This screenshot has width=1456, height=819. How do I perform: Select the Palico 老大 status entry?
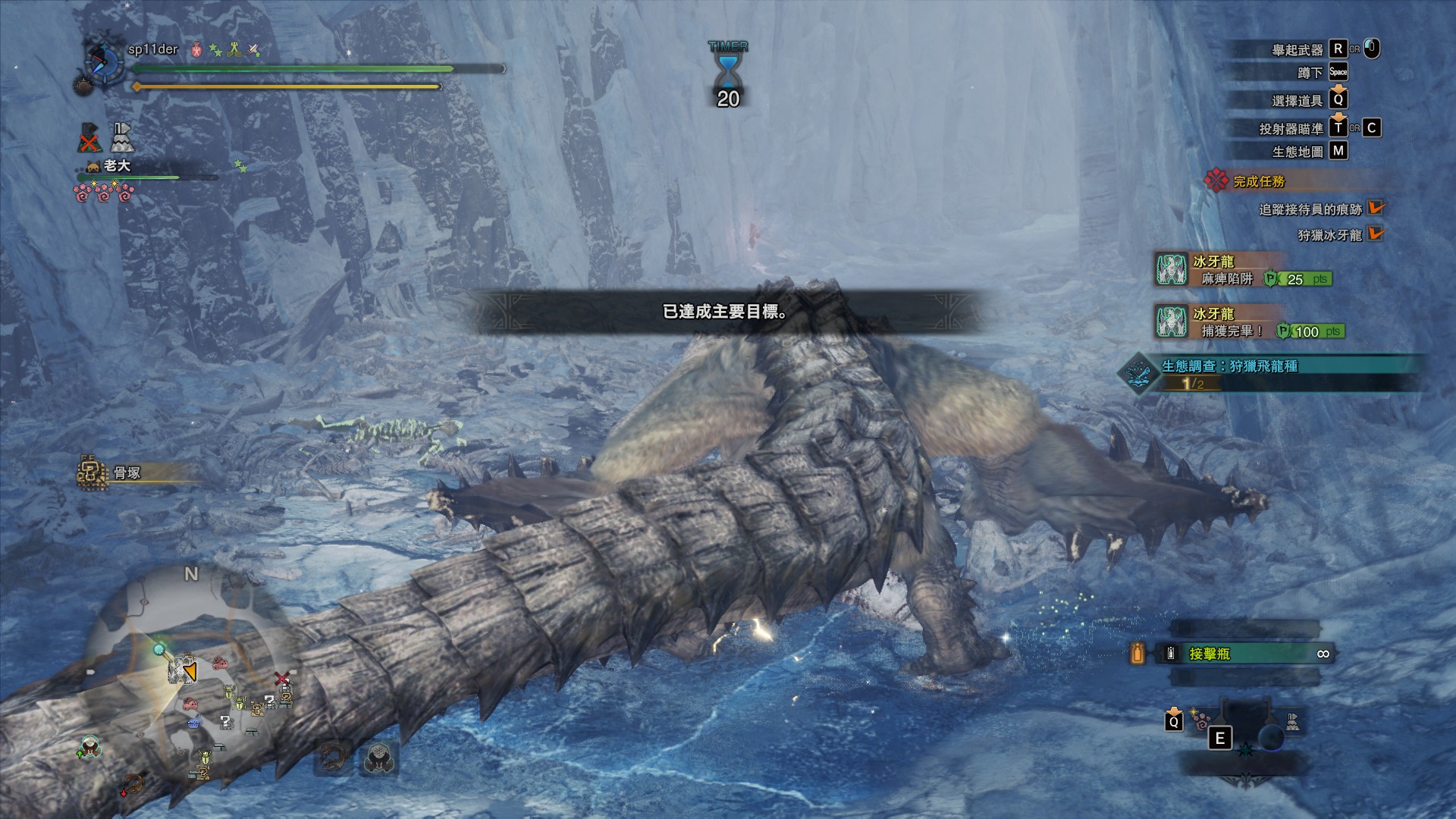coord(118,165)
